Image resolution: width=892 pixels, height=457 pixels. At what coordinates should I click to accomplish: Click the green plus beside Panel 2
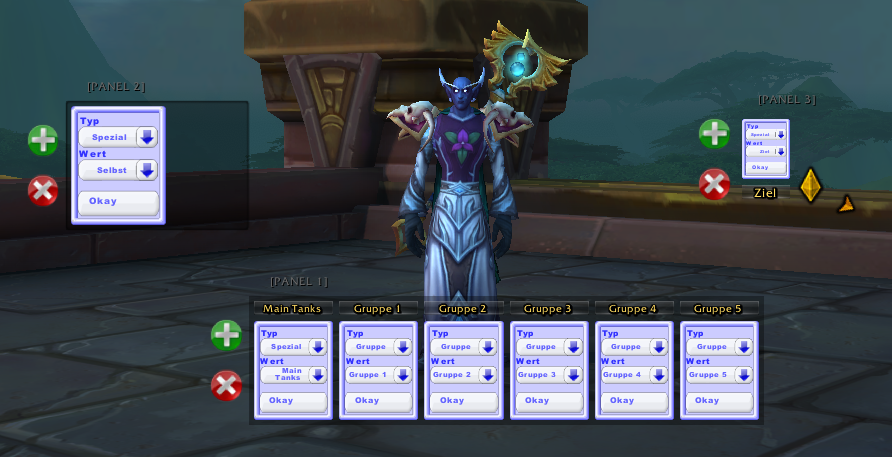coord(43,140)
